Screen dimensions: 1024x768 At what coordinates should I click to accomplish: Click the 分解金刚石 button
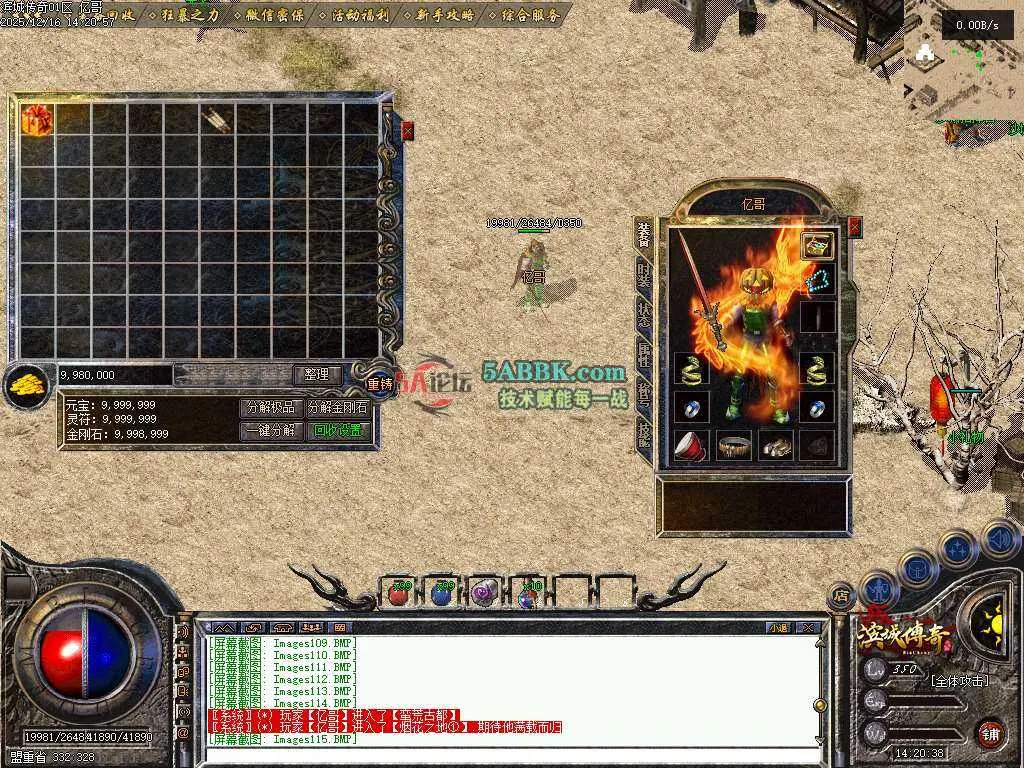coord(337,407)
